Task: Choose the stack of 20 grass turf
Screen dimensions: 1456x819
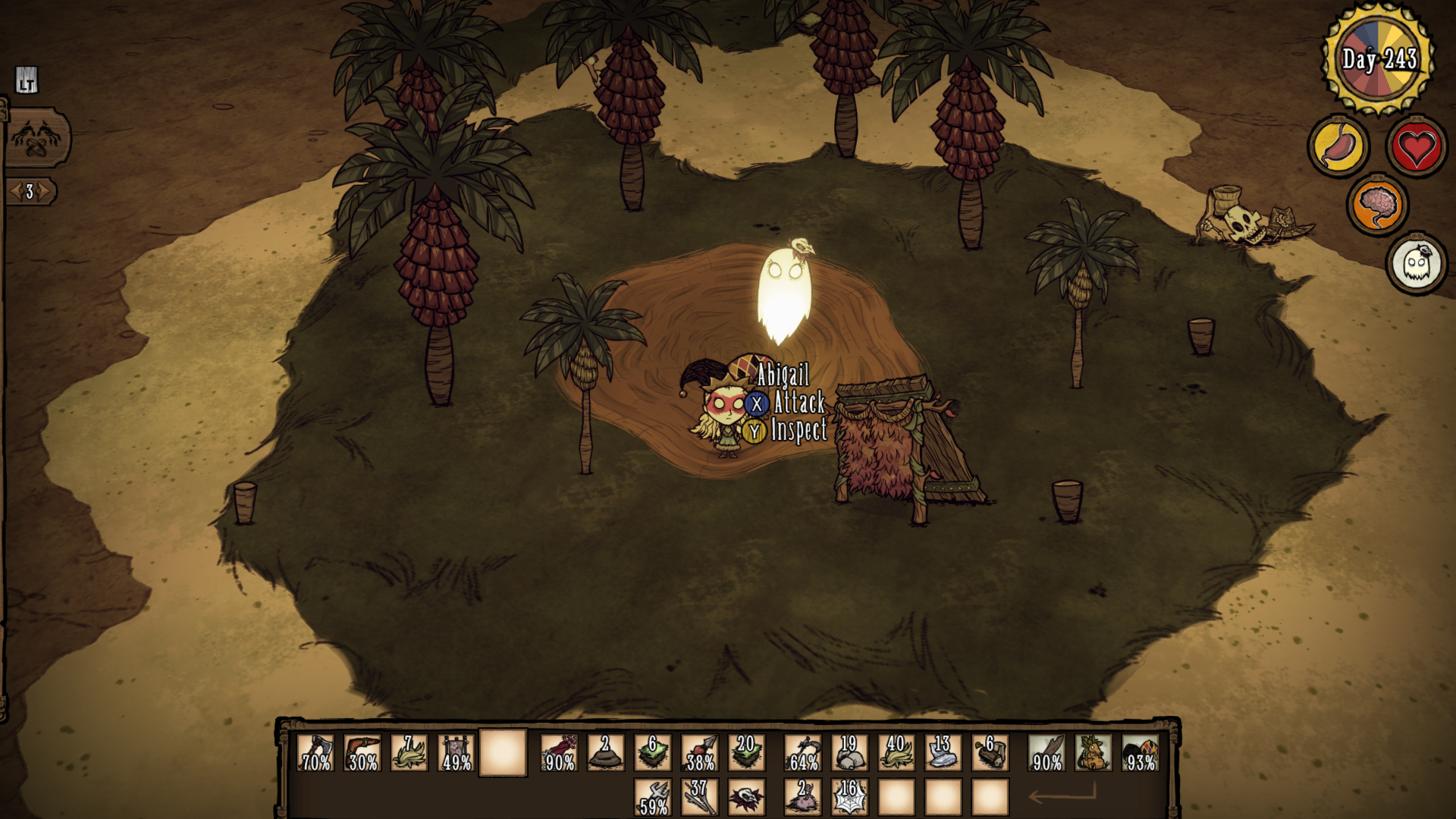Action: (747, 753)
